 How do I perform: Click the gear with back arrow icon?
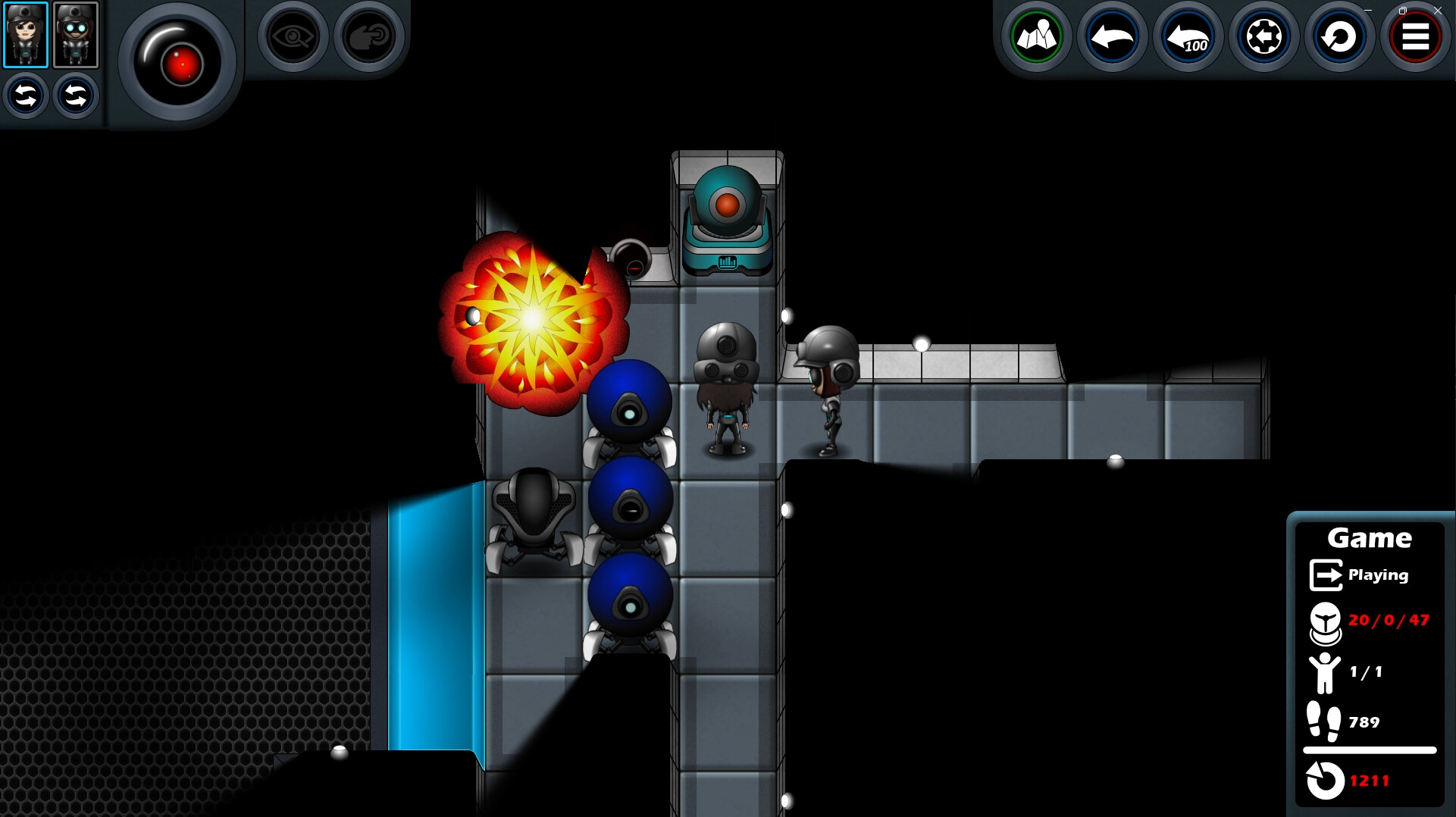tap(1262, 36)
